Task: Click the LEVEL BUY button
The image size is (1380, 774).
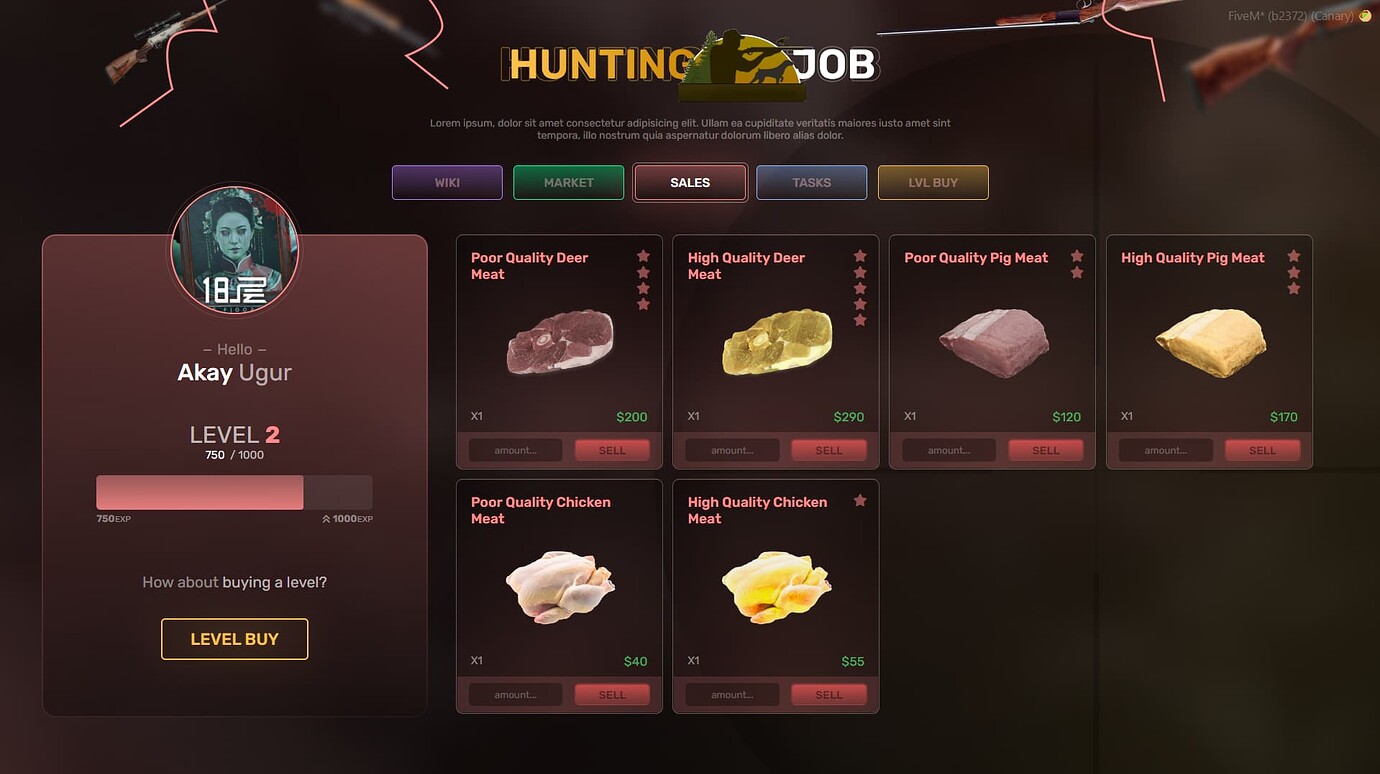Action: [x=234, y=639]
